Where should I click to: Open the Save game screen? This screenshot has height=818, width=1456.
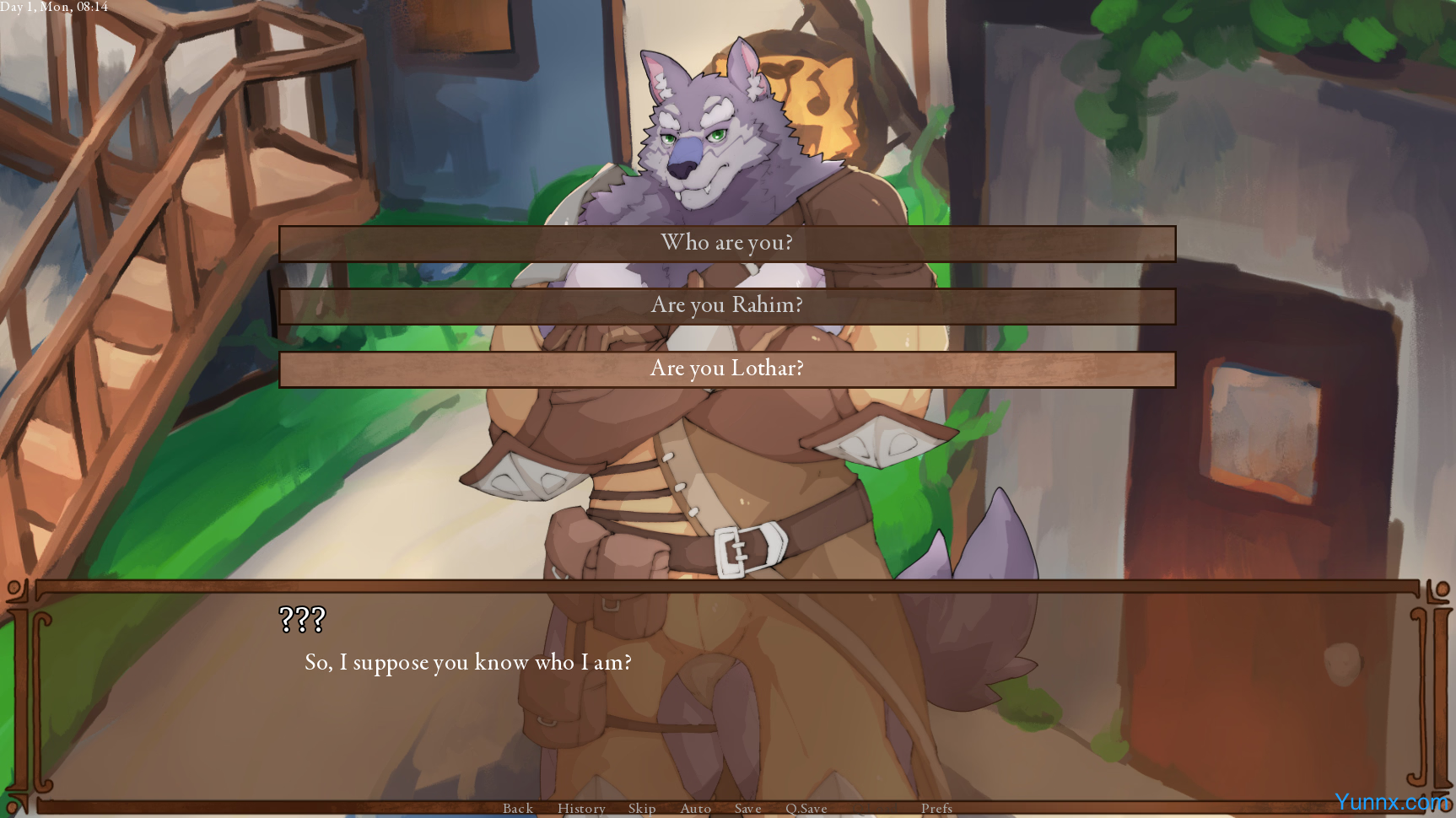(x=748, y=808)
